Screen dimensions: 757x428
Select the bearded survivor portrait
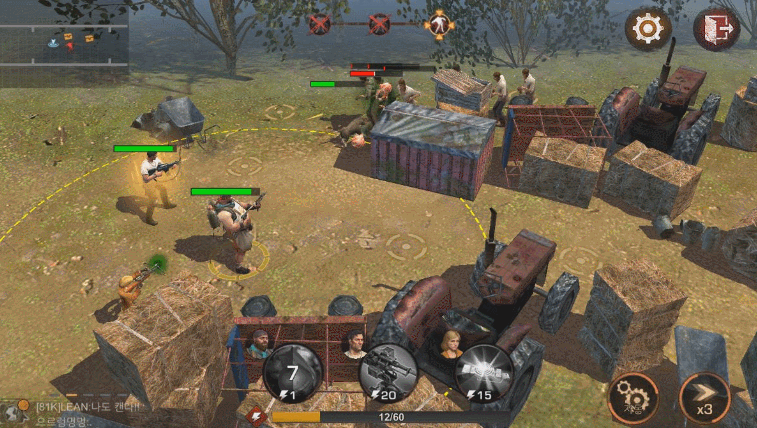(259, 343)
